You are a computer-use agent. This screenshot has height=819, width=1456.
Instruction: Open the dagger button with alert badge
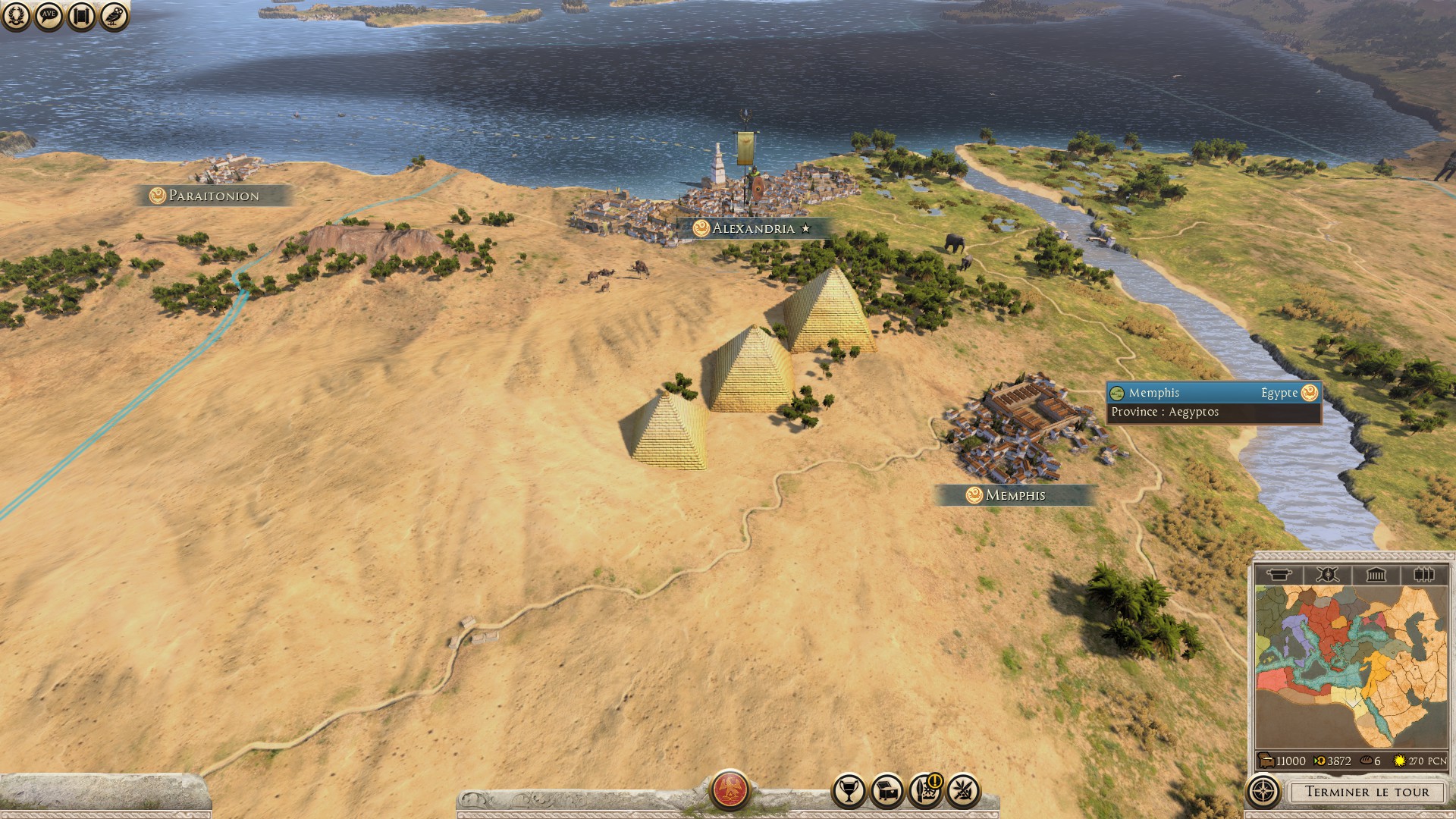coord(924,791)
